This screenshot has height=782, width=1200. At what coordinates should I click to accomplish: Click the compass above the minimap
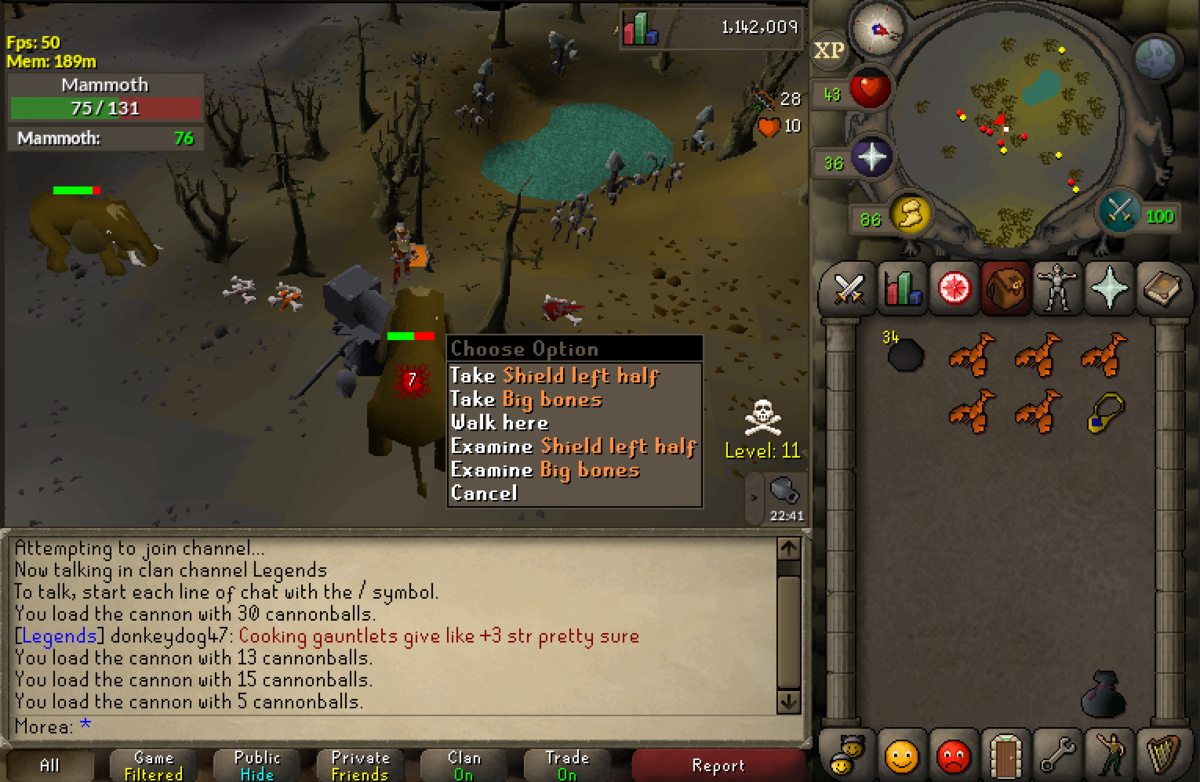pyautogui.click(x=877, y=29)
